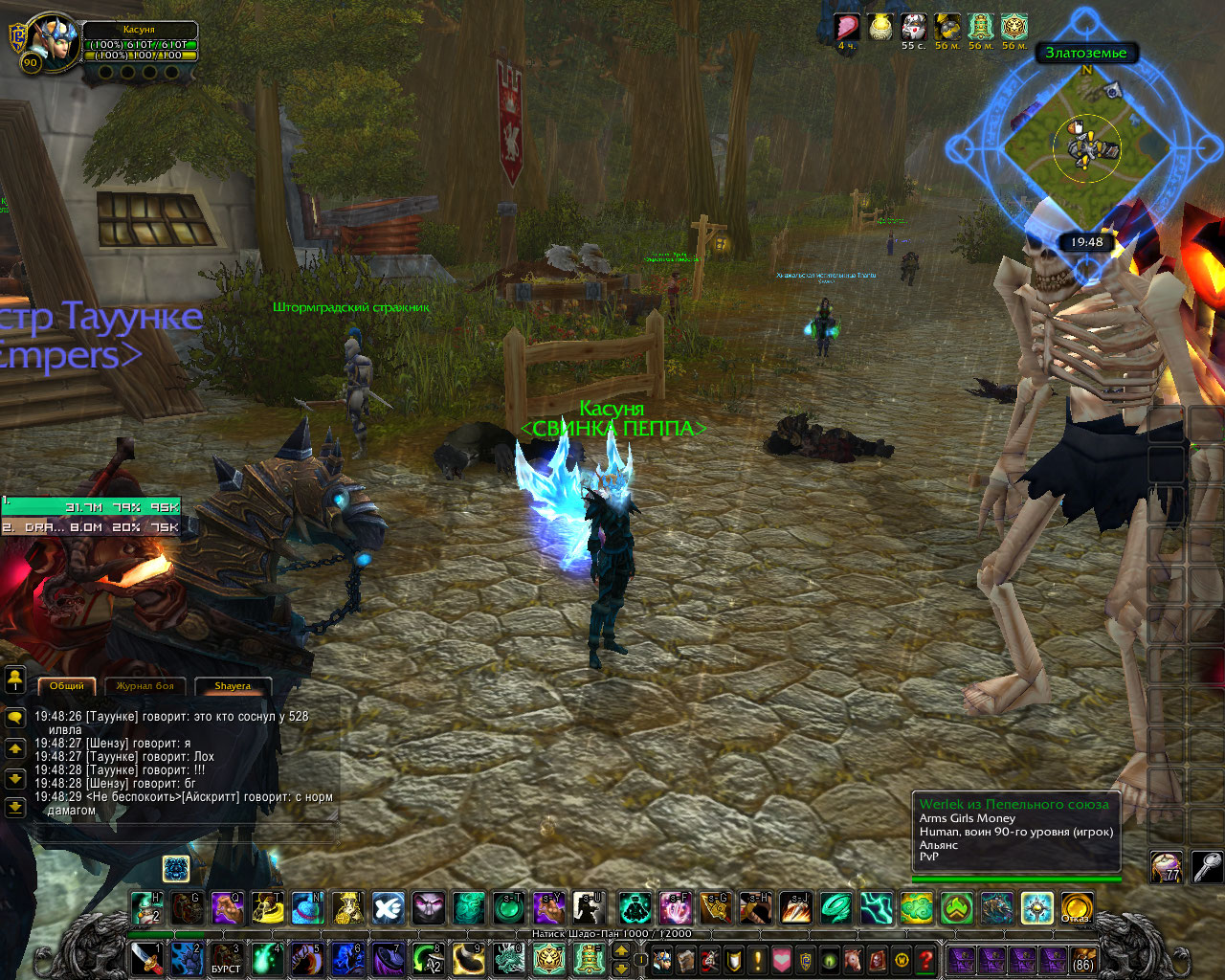Cast the jade dragon ability in slot 0

point(508,958)
